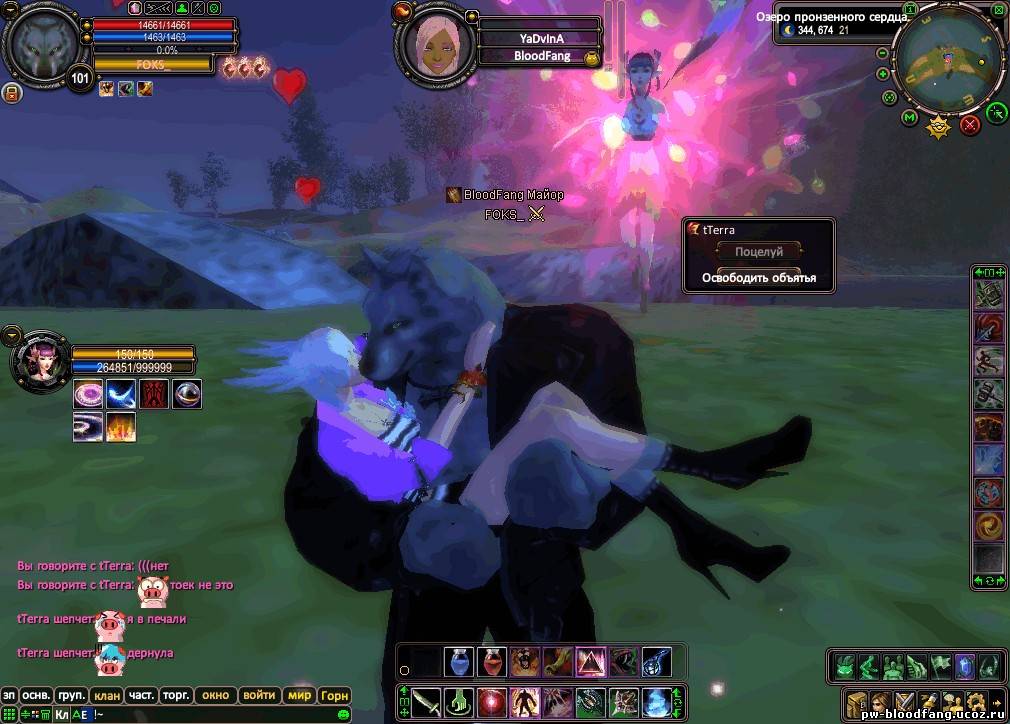
Task: Switch to the "мир" chat tab
Action: click(x=299, y=695)
